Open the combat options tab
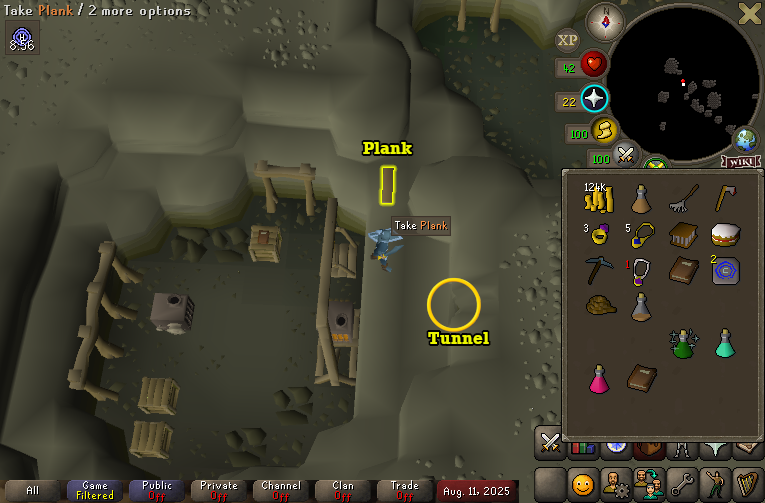This screenshot has height=503, width=765. pyautogui.click(x=549, y=441)
